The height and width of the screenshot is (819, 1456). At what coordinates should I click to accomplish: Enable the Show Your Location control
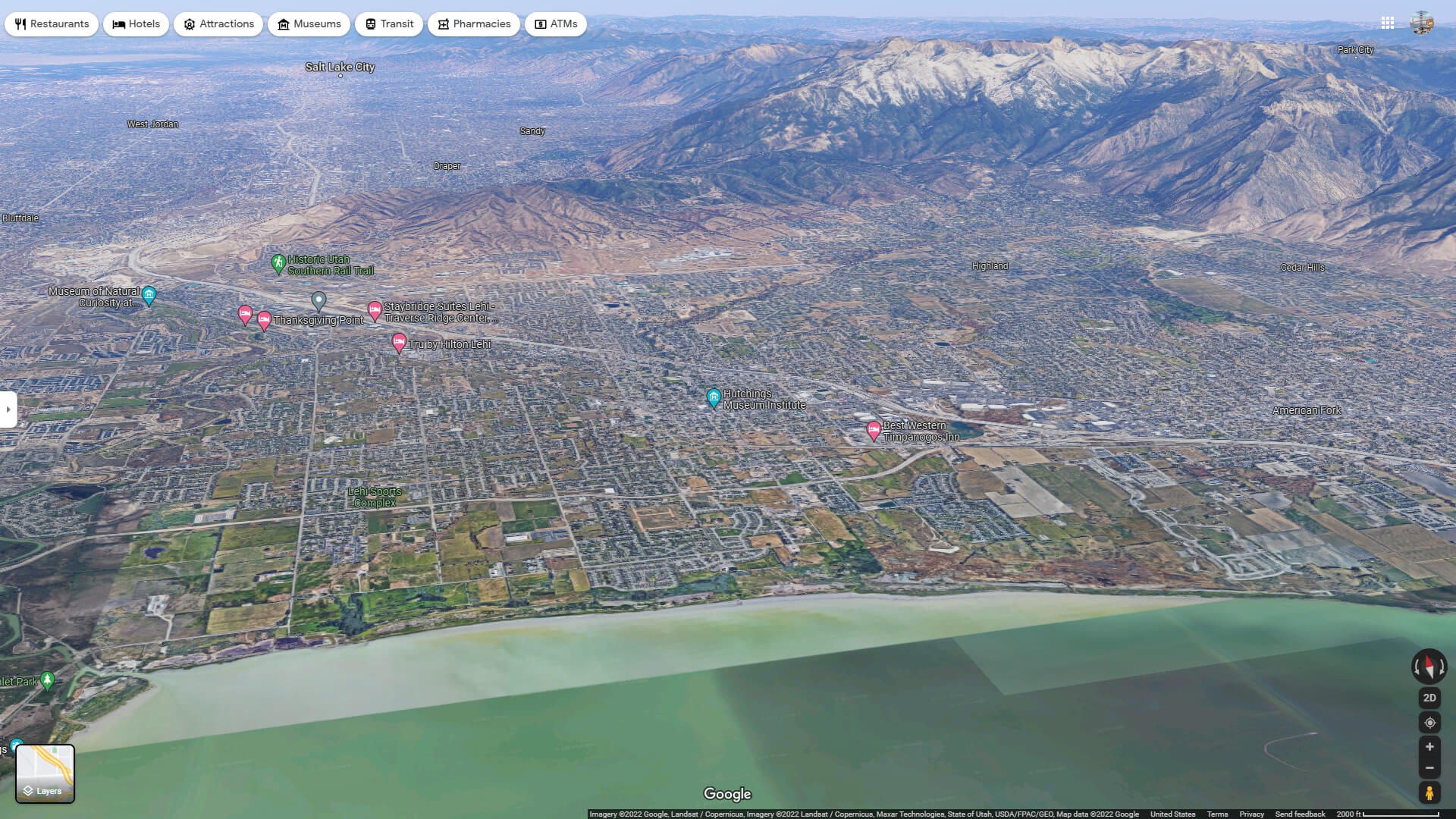1429,723
